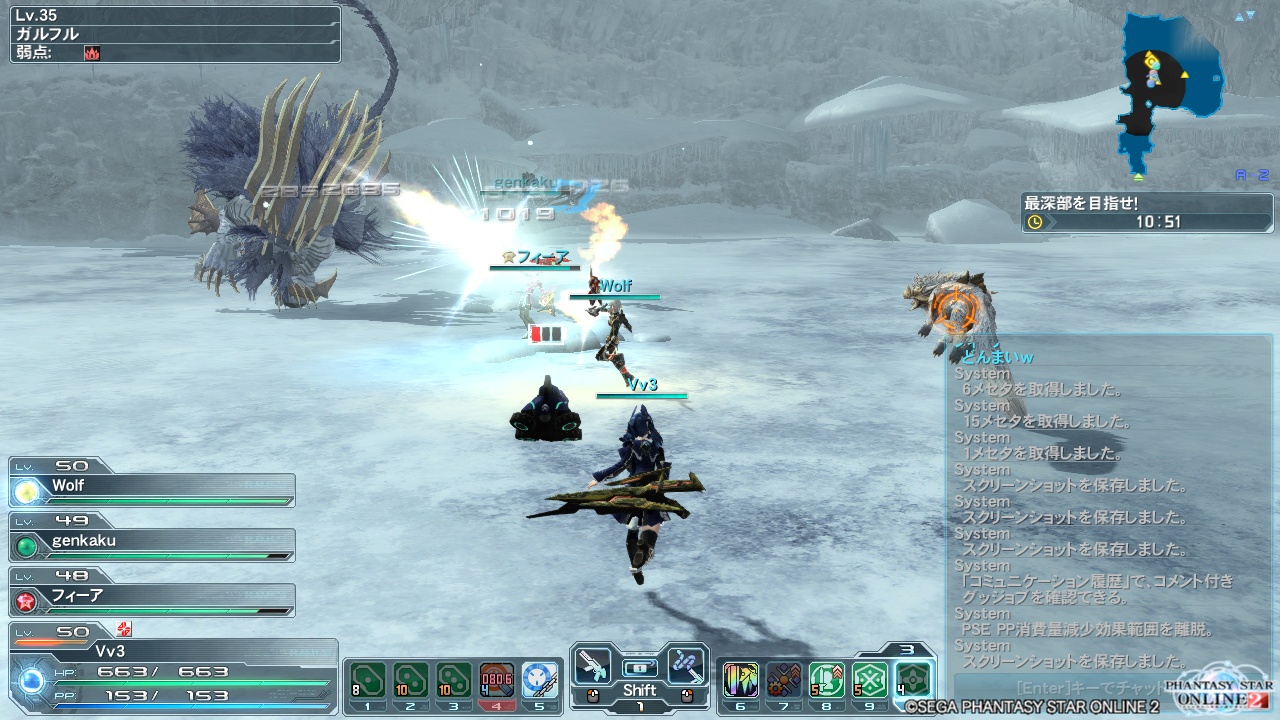
Task: Open the 最深部を目指せ! objective tracker
Action: [x=1146, y=212]
